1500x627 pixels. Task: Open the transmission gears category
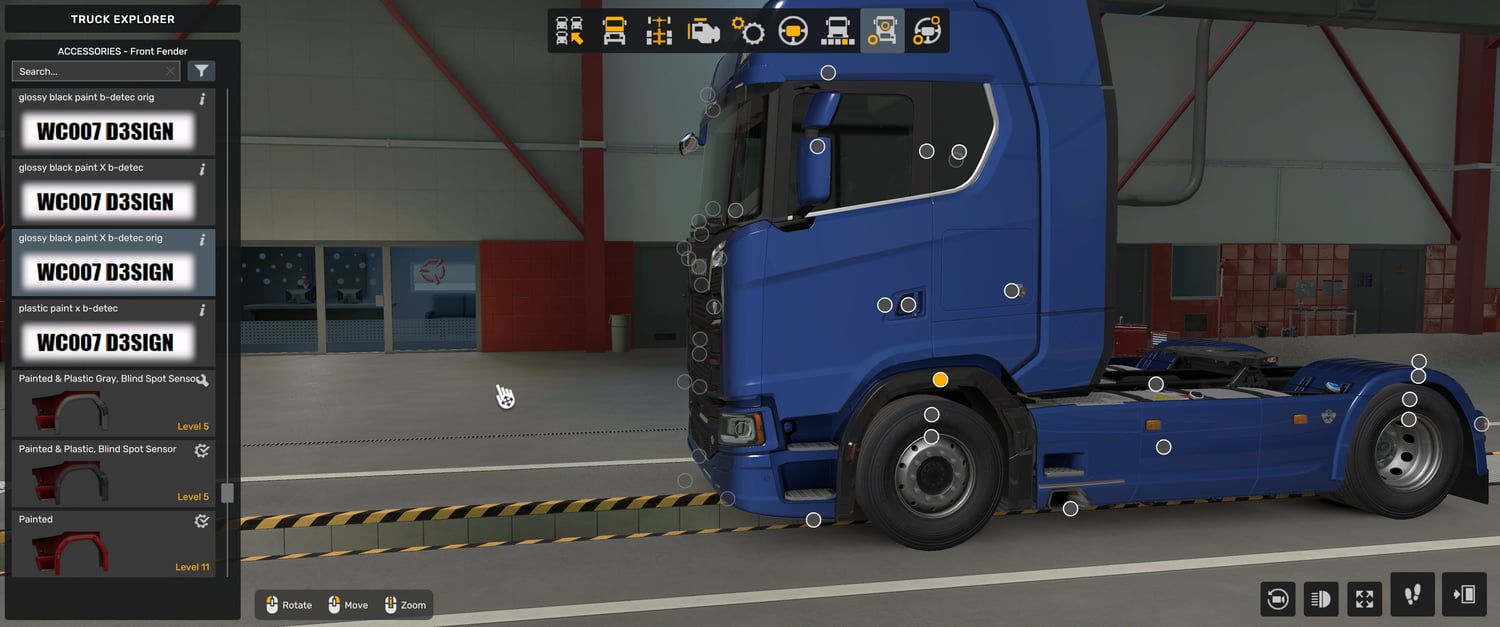click(x=748, y=31)
